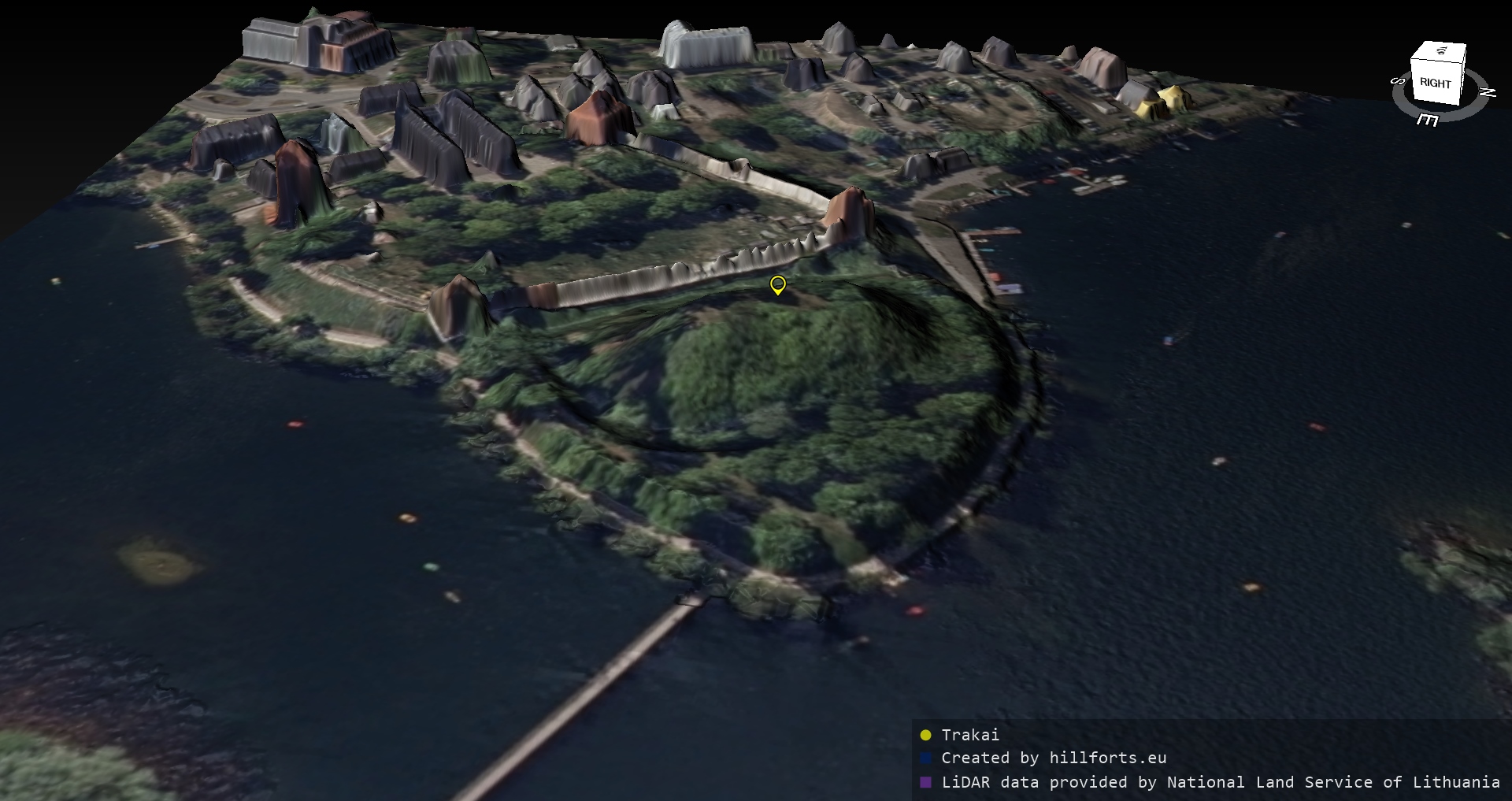Open the Created by hillforts.eu credit
This screenshot has width=1512, height=801.
(x=1053, y=758)
